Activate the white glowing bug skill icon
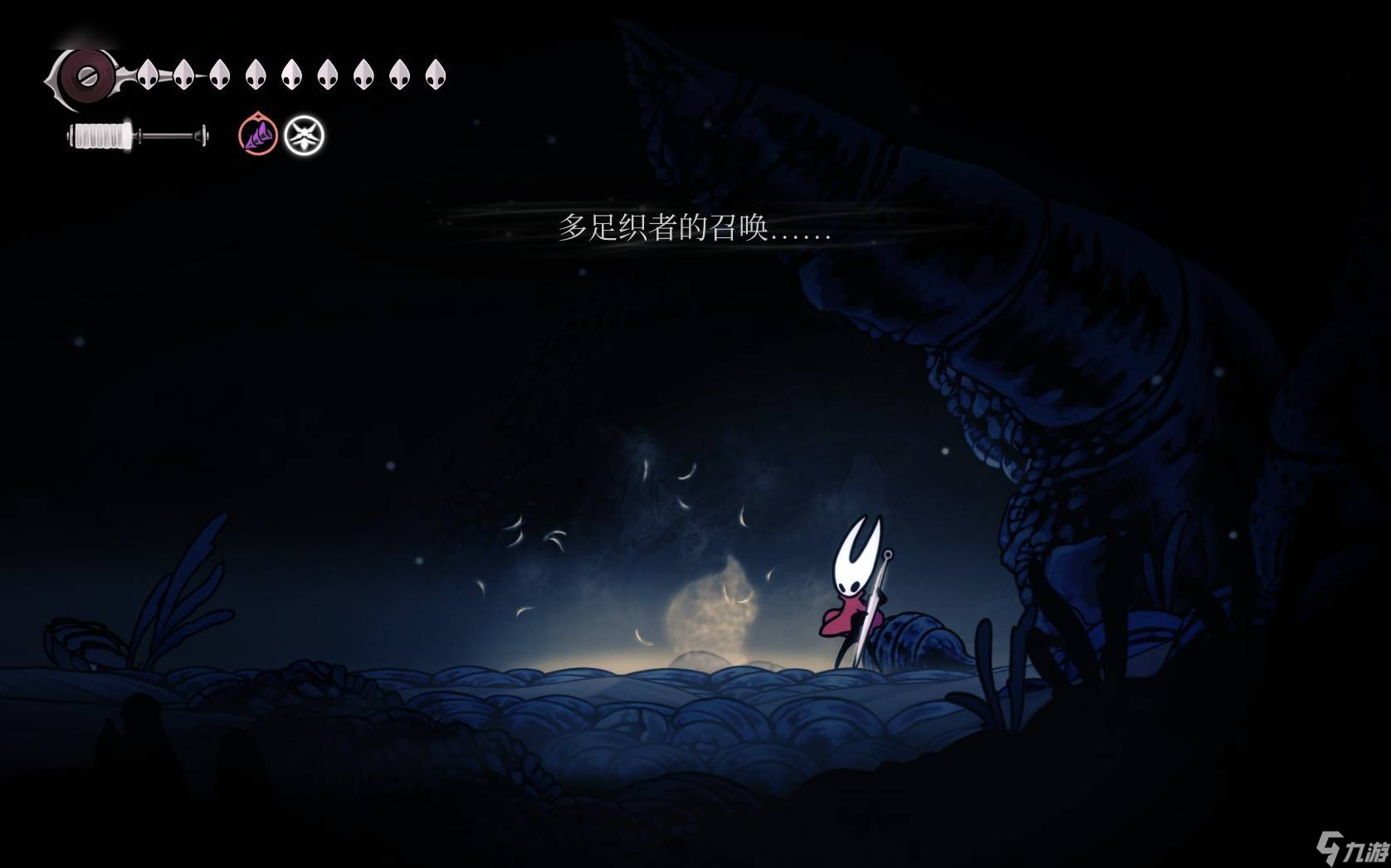The width and height of the screenshot is (1391, 868). (304, 135)
